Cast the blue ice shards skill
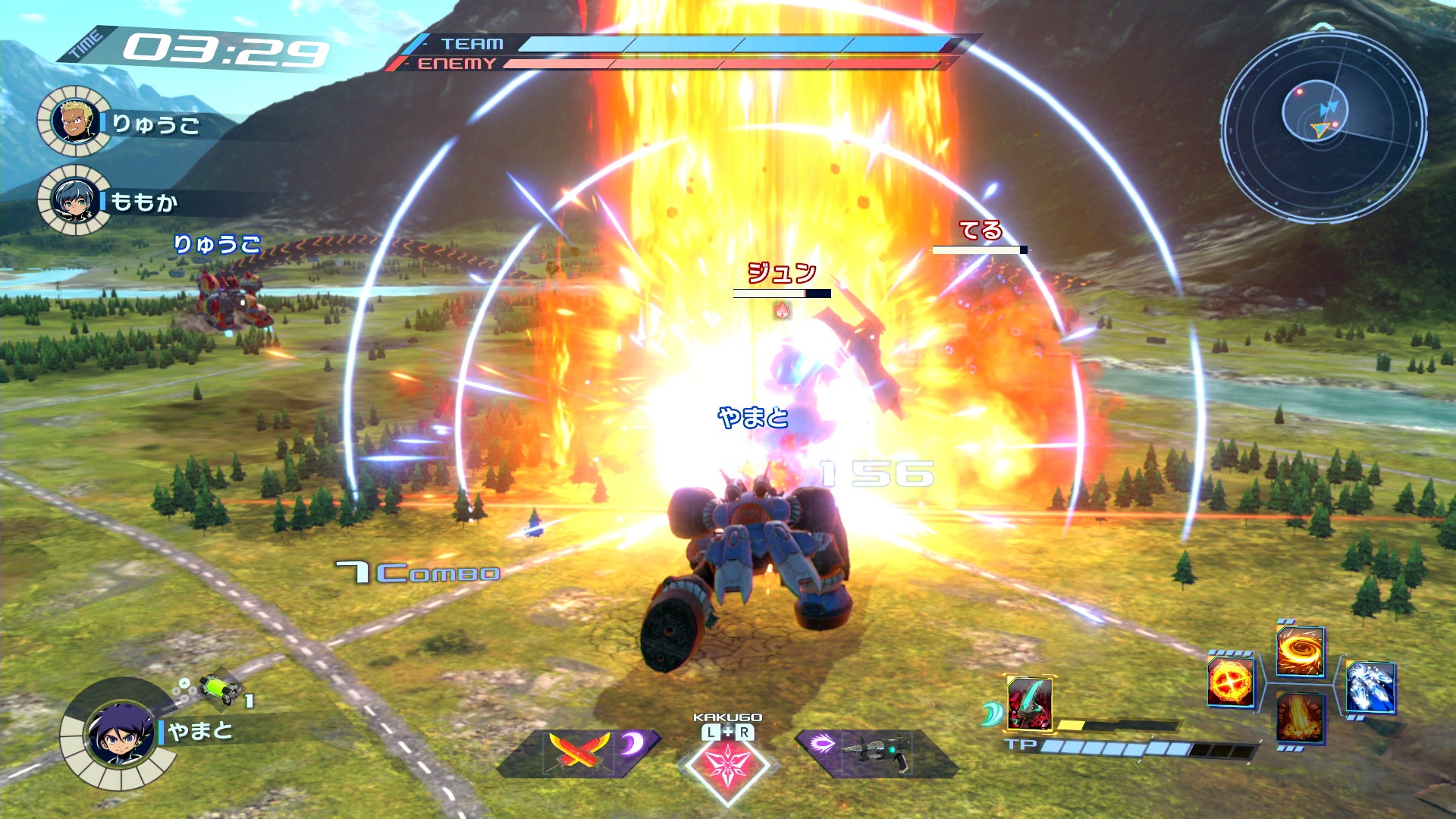 point(1370,687)
